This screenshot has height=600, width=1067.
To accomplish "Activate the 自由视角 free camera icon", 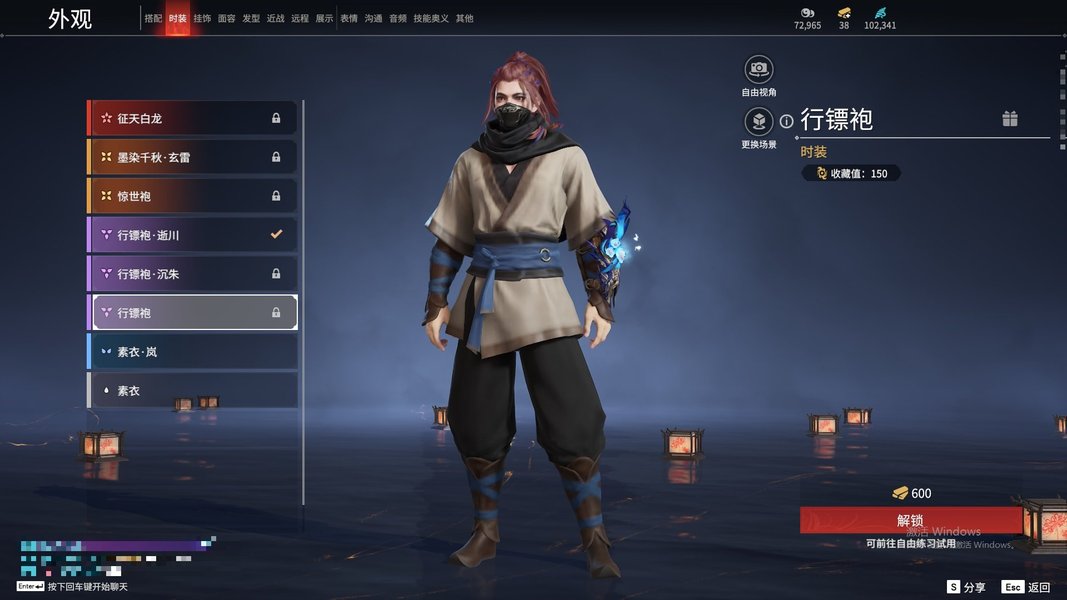I will [x=759, y=69].
